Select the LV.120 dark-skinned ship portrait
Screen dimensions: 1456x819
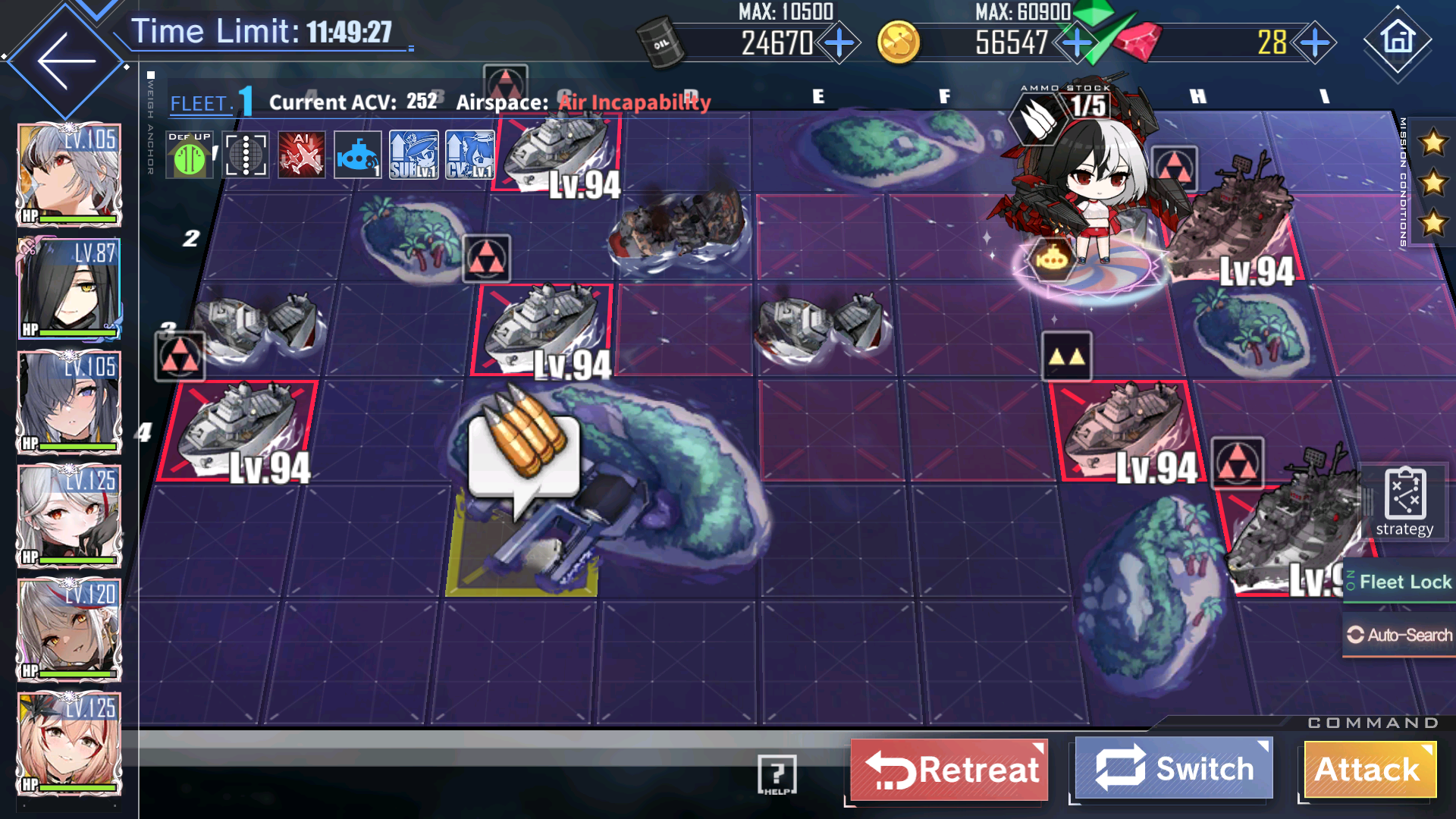69,630
